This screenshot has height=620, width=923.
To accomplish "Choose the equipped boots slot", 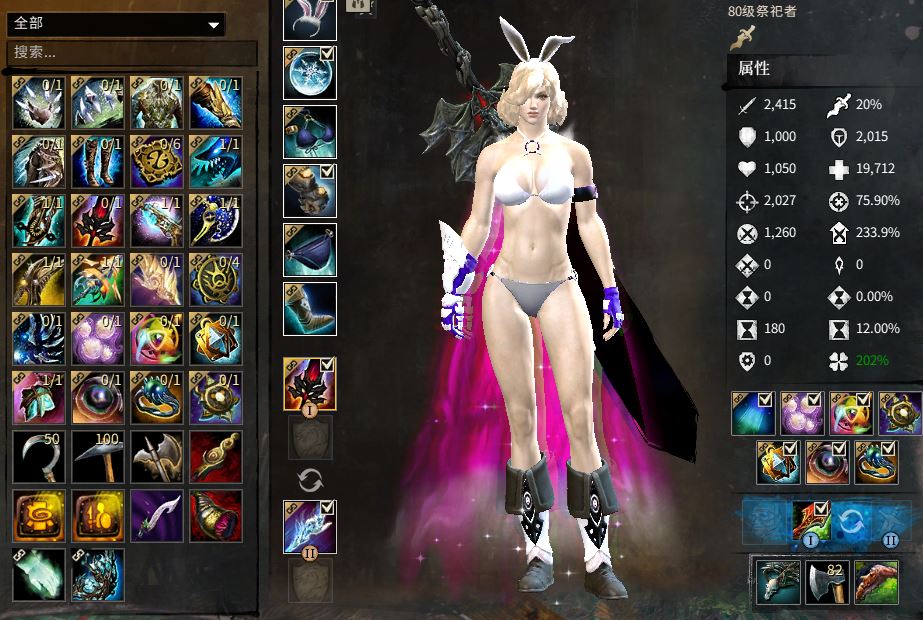I will click(309, 309).
